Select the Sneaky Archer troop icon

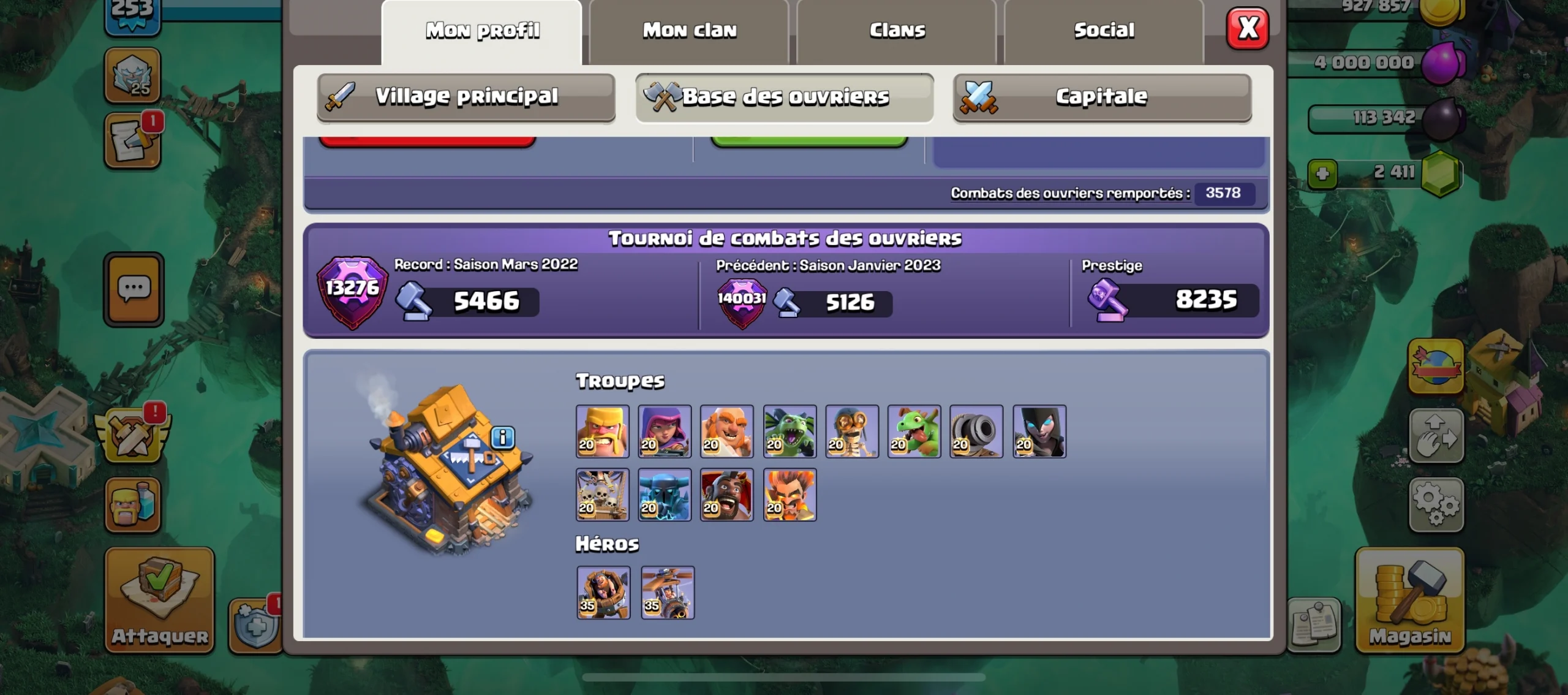coord(665,432)
